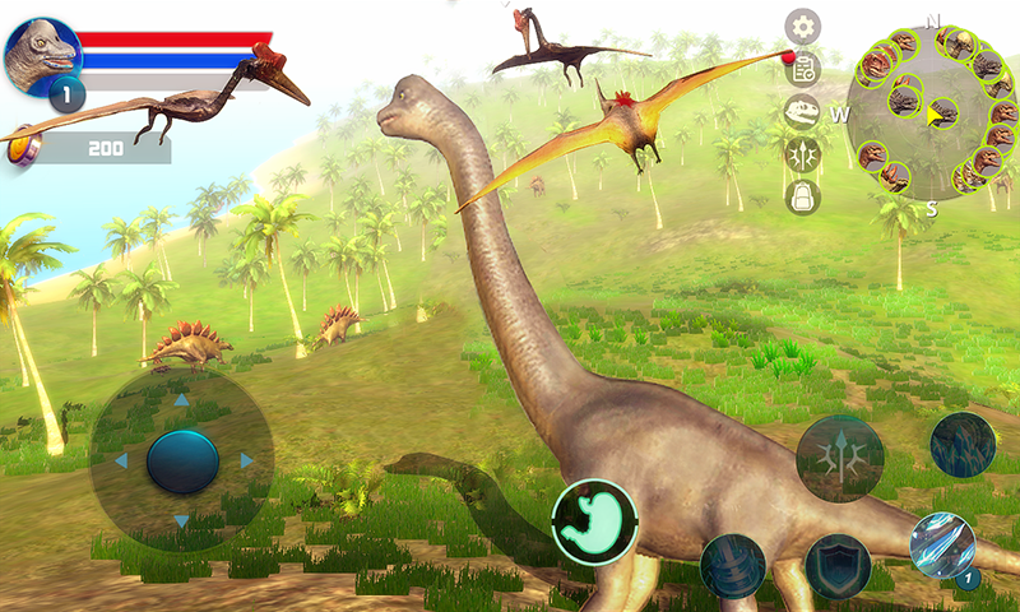Activate the shield defense ability

tap(838, 566)
